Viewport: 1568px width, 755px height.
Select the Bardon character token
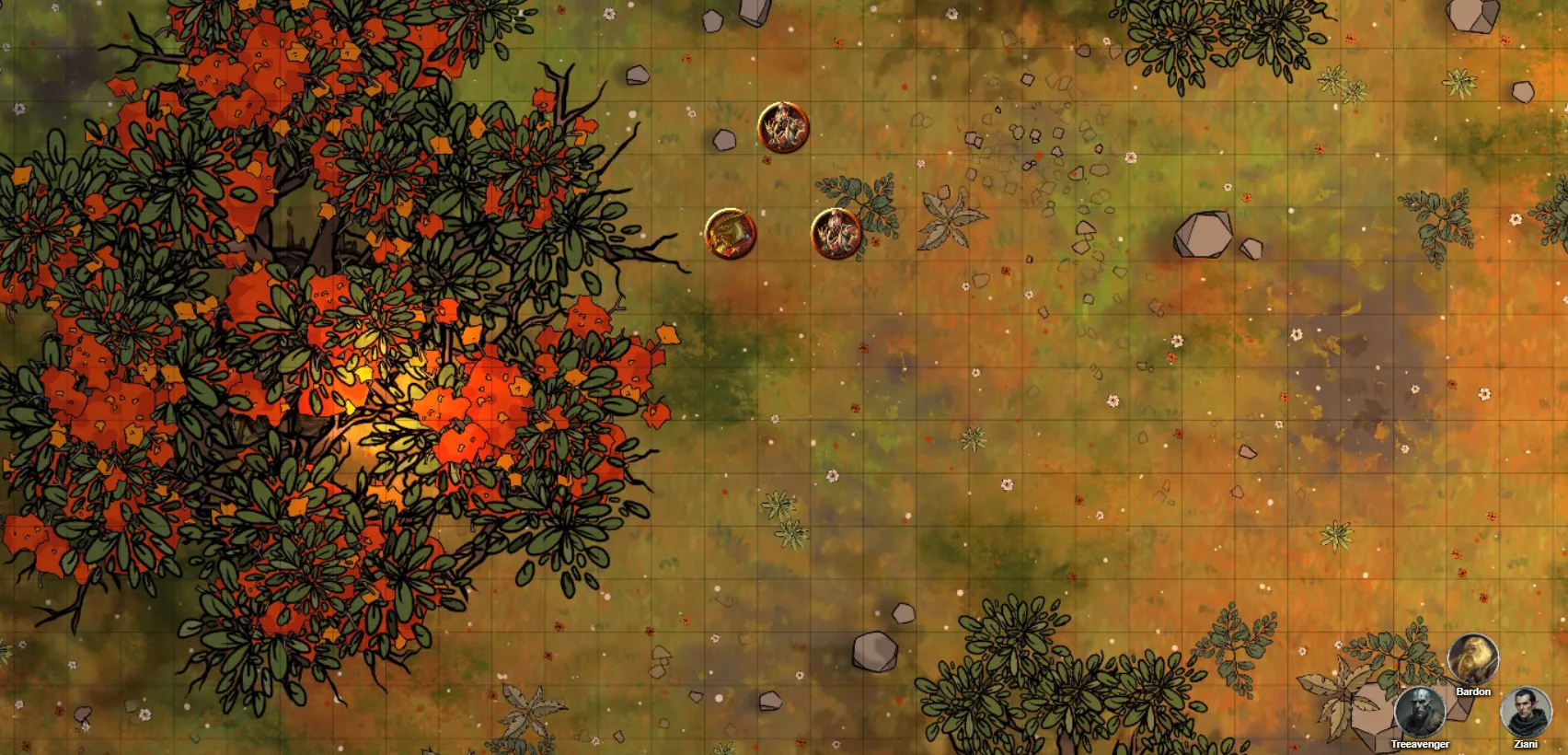[x=1472, y=659]
